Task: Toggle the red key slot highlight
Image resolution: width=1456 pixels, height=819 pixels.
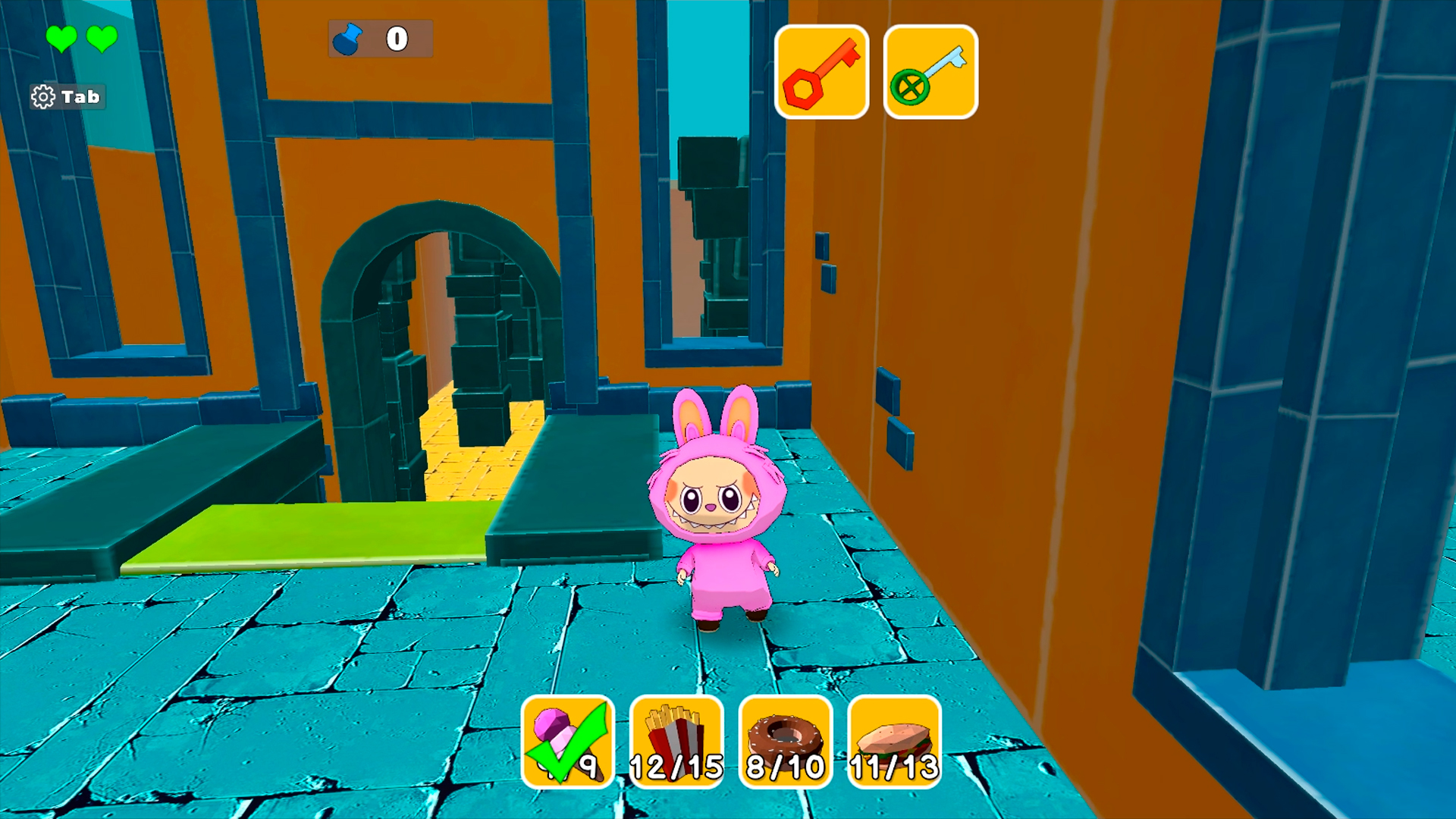Action: point(823,71)
